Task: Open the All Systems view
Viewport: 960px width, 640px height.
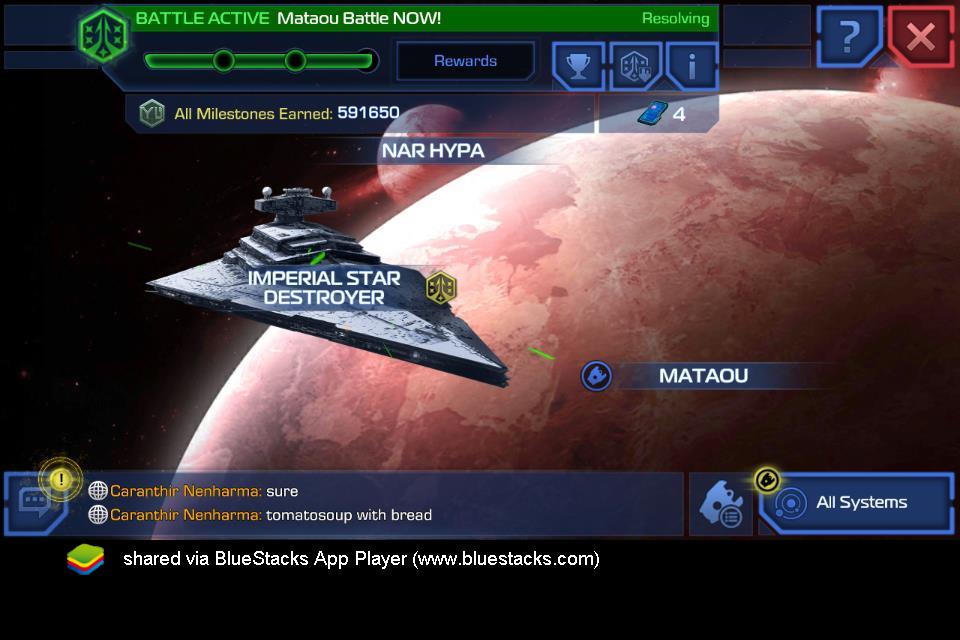Action: pyautogui.click(x=856, y=503)
